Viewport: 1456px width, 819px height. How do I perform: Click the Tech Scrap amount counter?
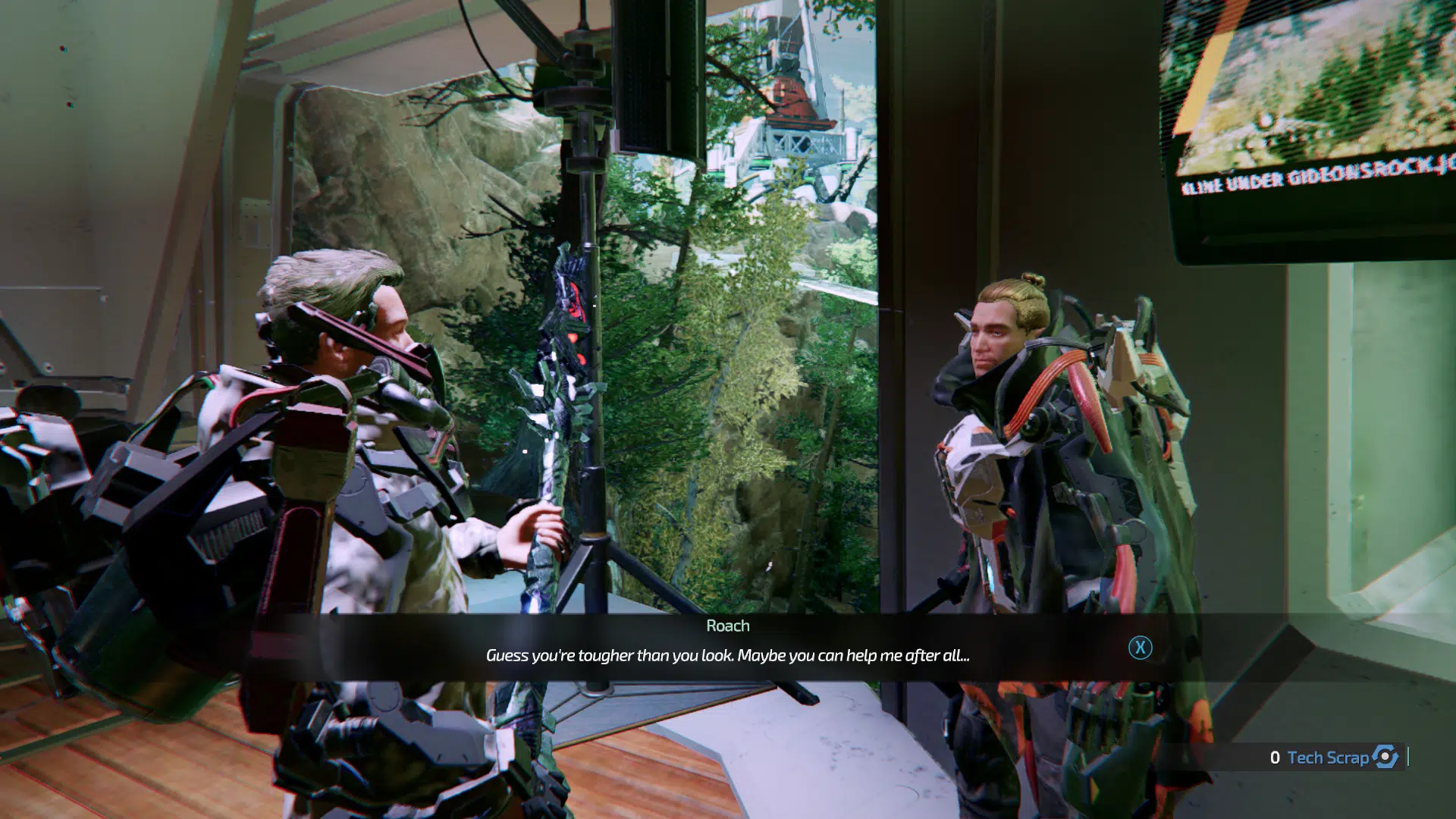(1277, 757)
